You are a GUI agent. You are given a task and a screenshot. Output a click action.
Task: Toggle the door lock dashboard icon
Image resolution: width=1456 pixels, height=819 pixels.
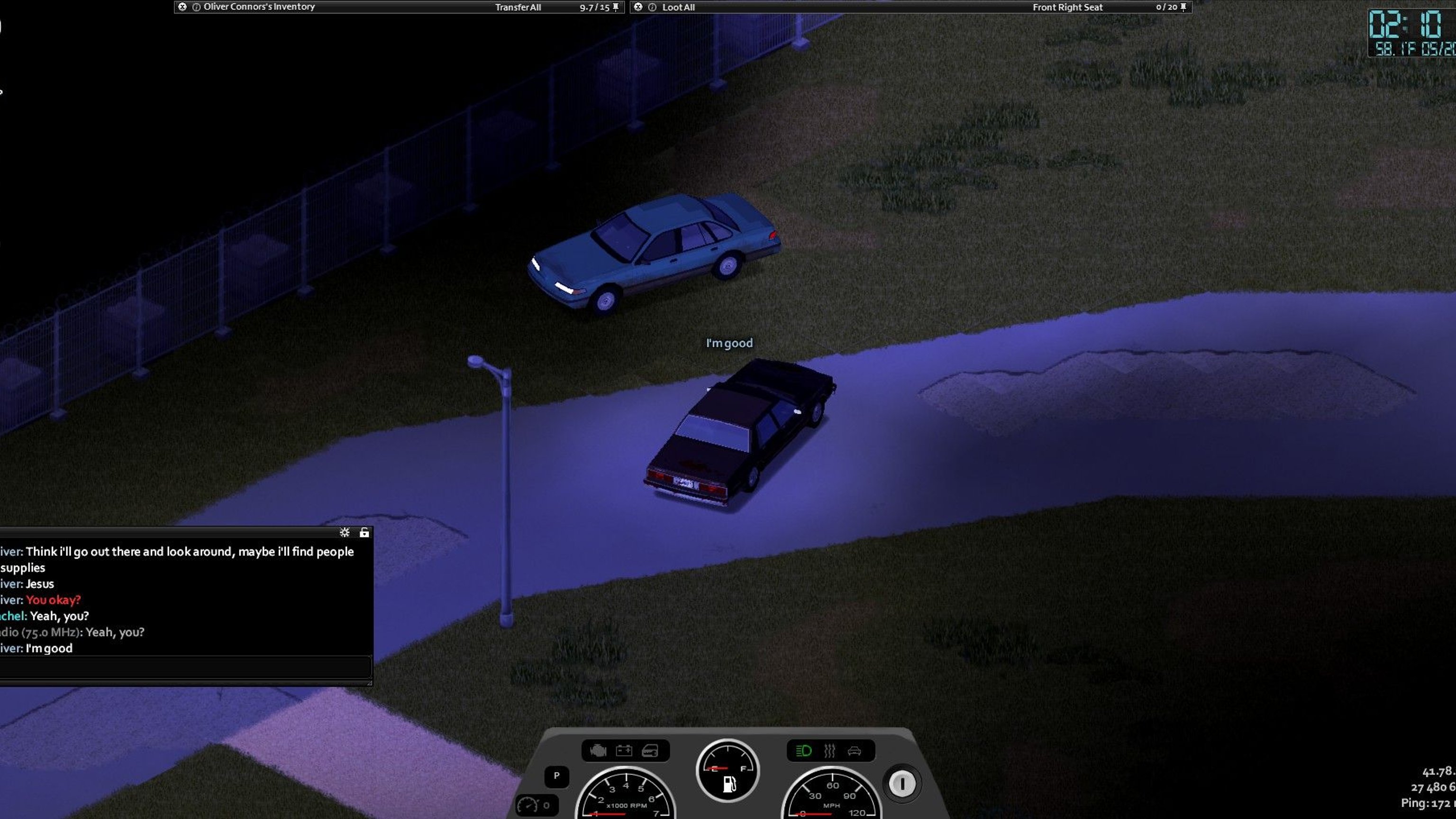[650, 751]
